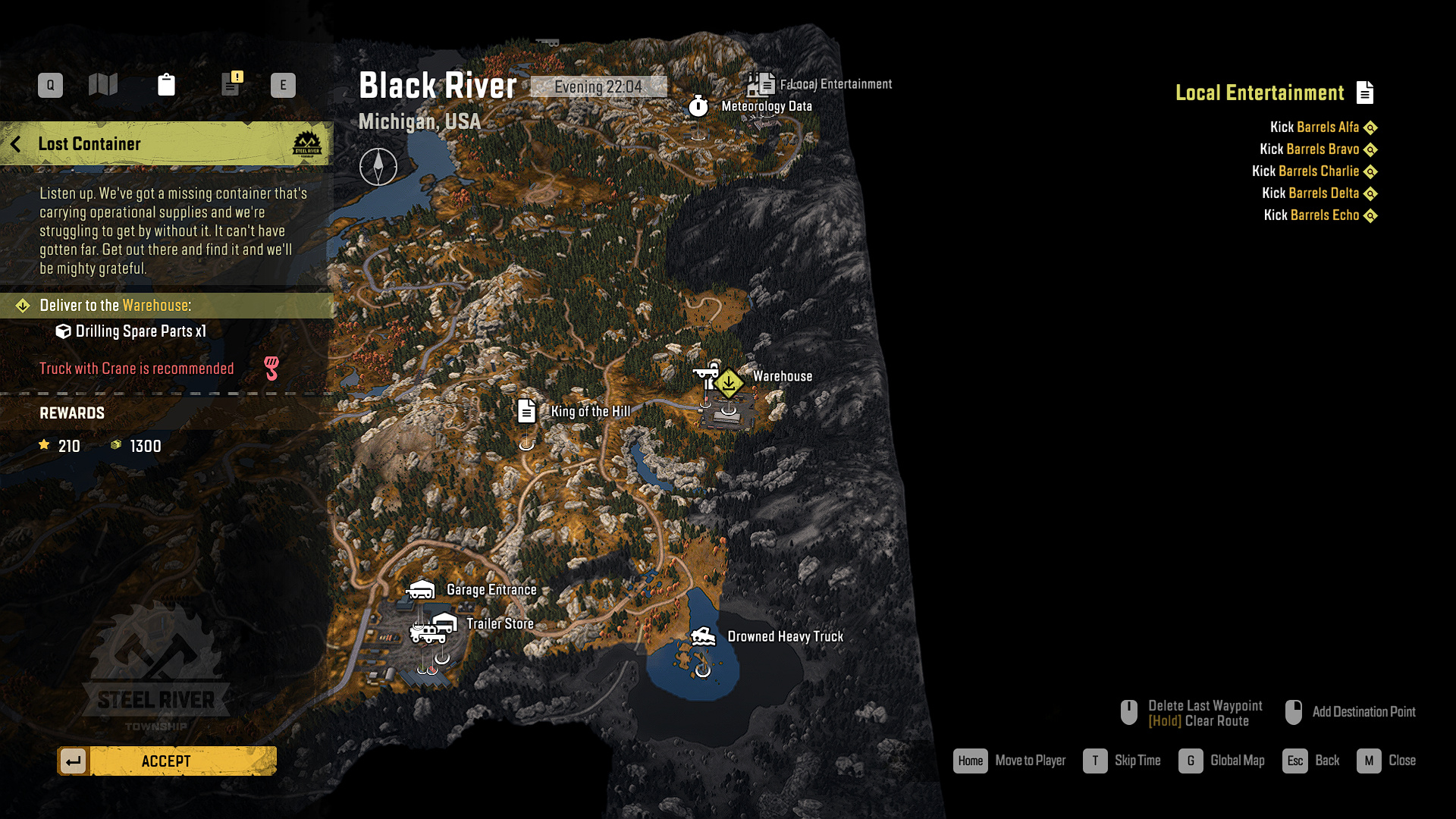Viewport: 1456px width, 819px height.
Task: Select the King of the Hill marker
Action: (x=526, y=411)
